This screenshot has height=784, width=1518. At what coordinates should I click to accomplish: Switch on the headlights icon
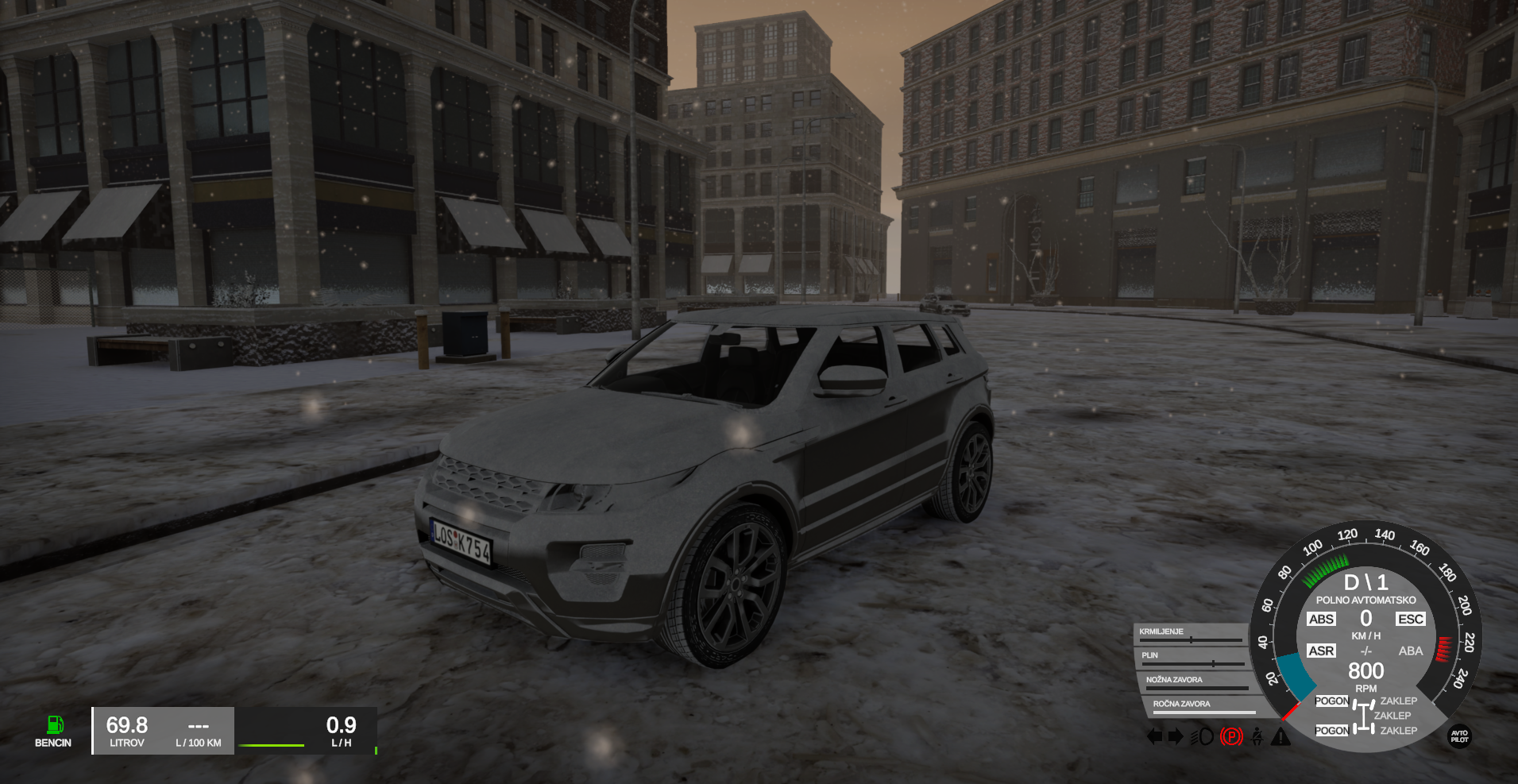coord(1202,737)
